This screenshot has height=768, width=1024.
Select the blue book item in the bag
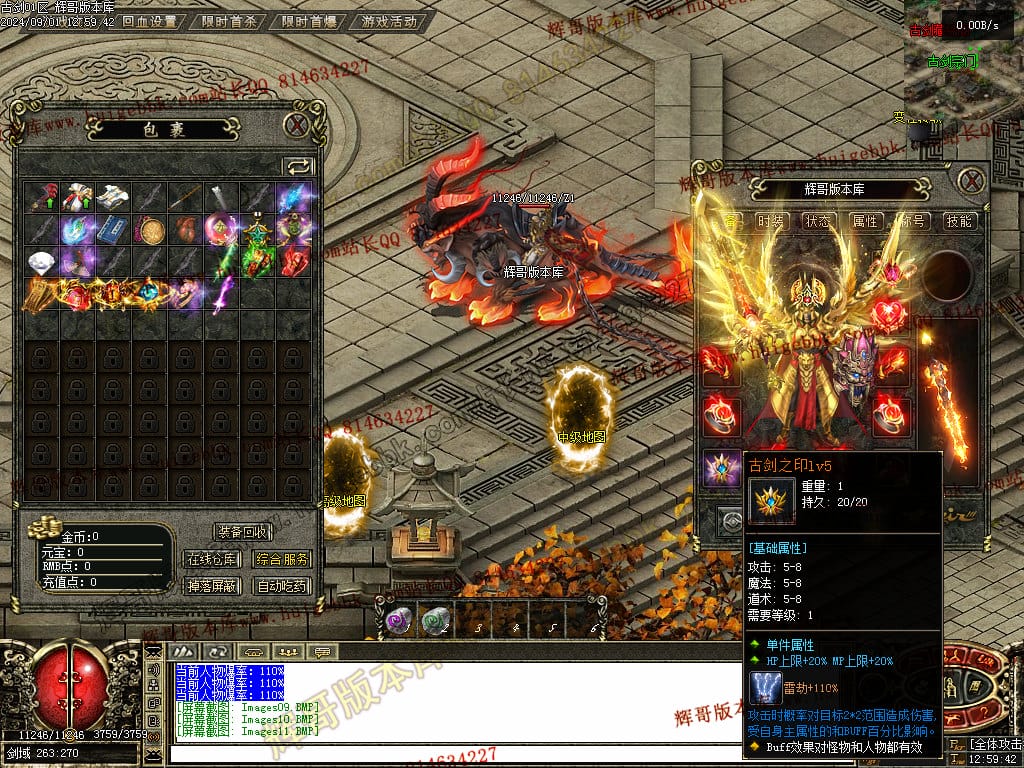click(109, 230)
